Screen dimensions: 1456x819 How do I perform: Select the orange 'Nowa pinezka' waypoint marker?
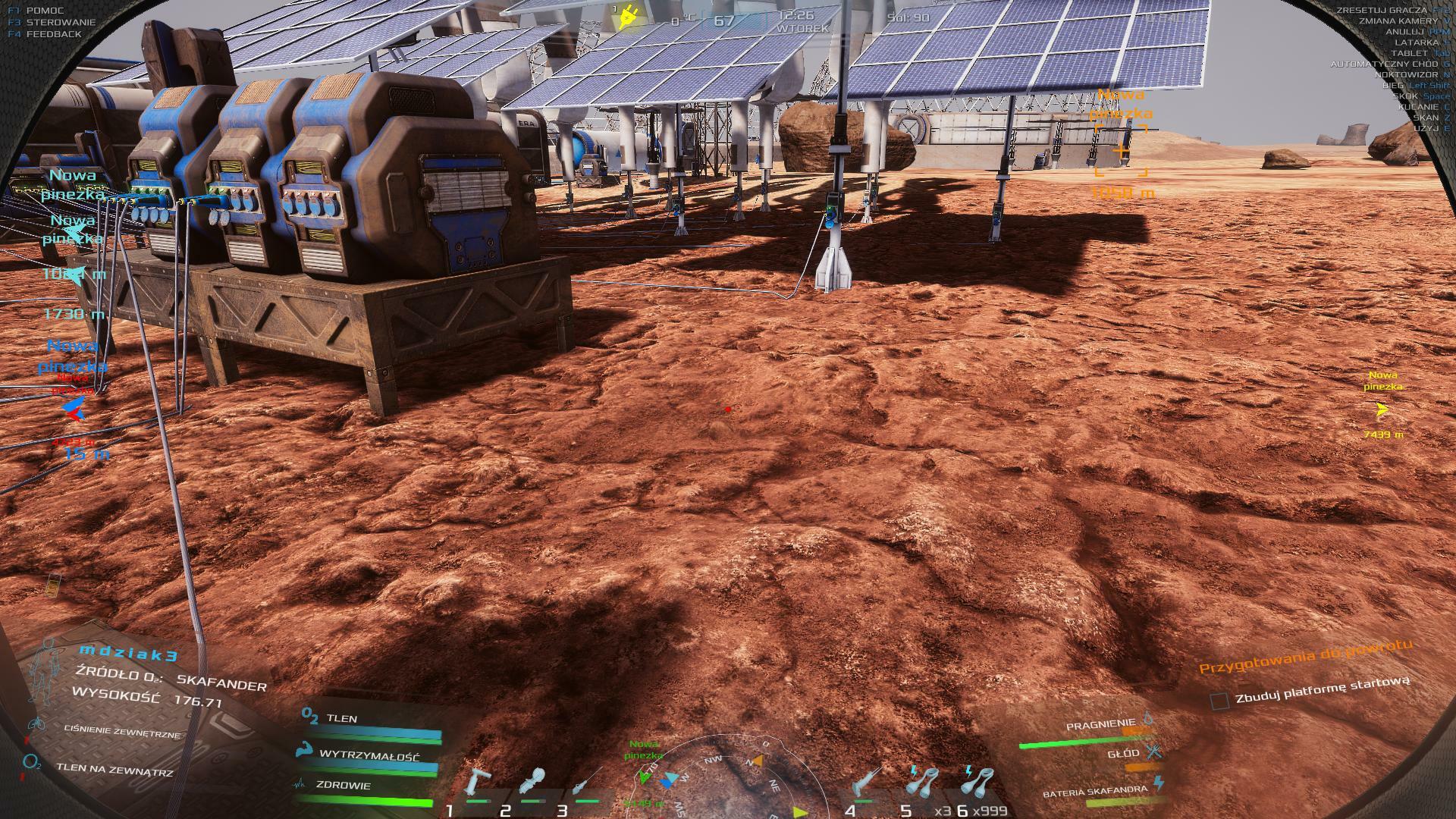click(x=1121, y=152)
